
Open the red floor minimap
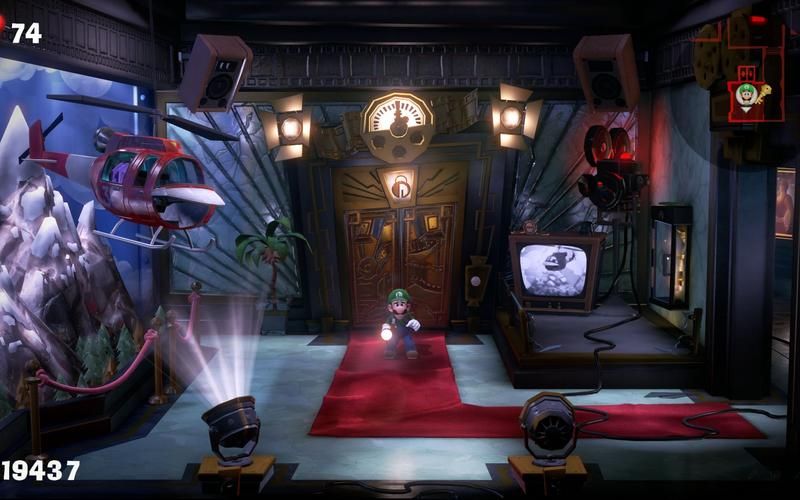741,67
